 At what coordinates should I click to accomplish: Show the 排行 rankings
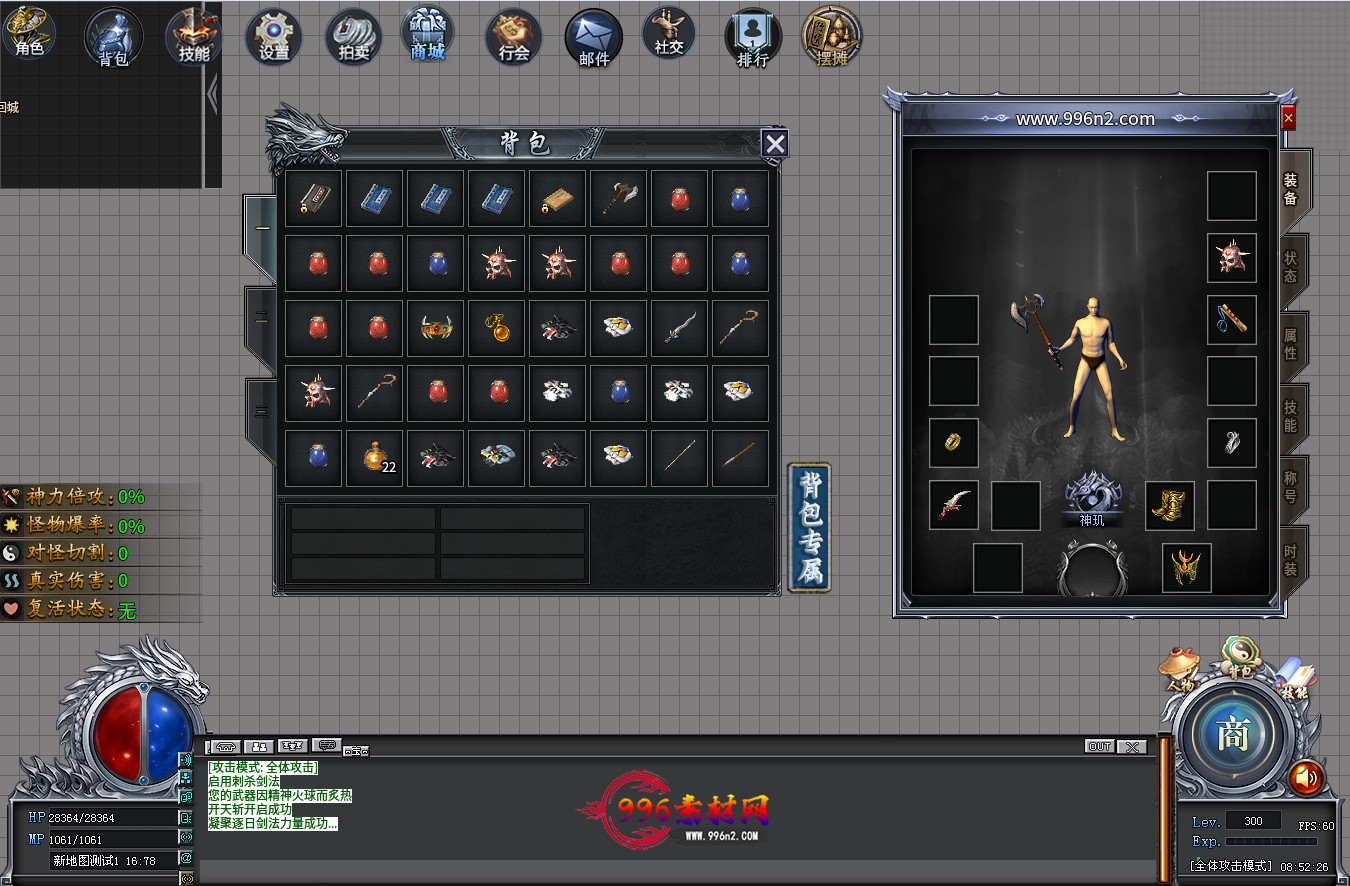pos(752,39)
